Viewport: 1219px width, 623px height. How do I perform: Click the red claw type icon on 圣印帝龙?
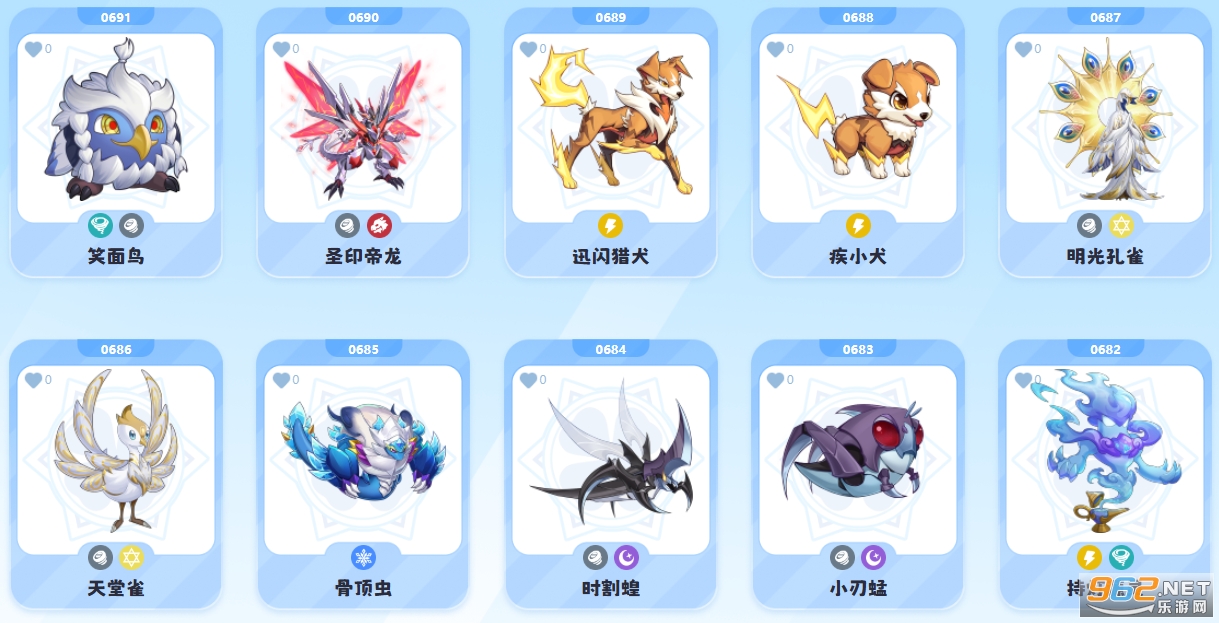click(379, 225)
